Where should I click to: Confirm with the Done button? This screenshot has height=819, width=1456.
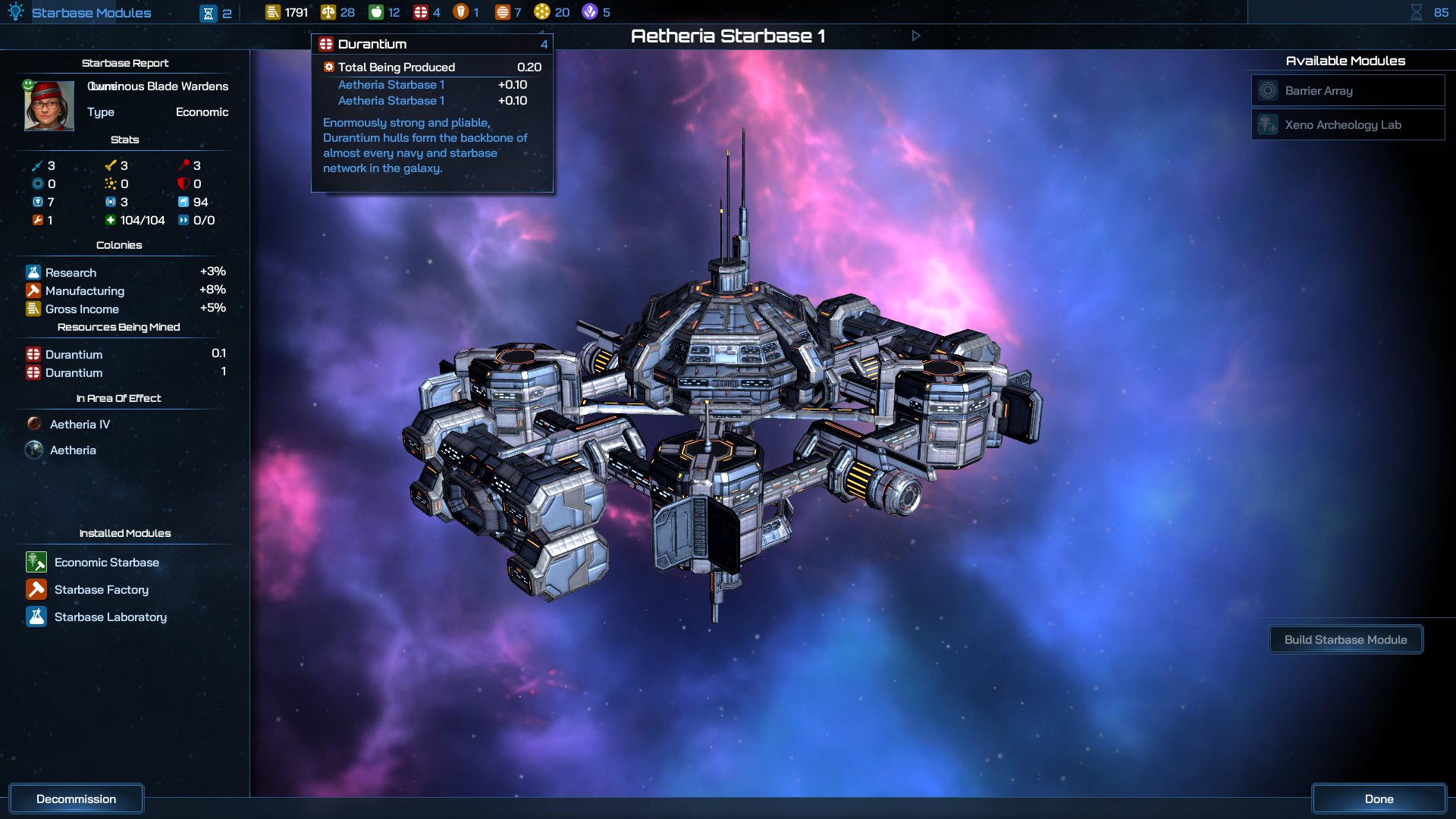pos(1378,799)
